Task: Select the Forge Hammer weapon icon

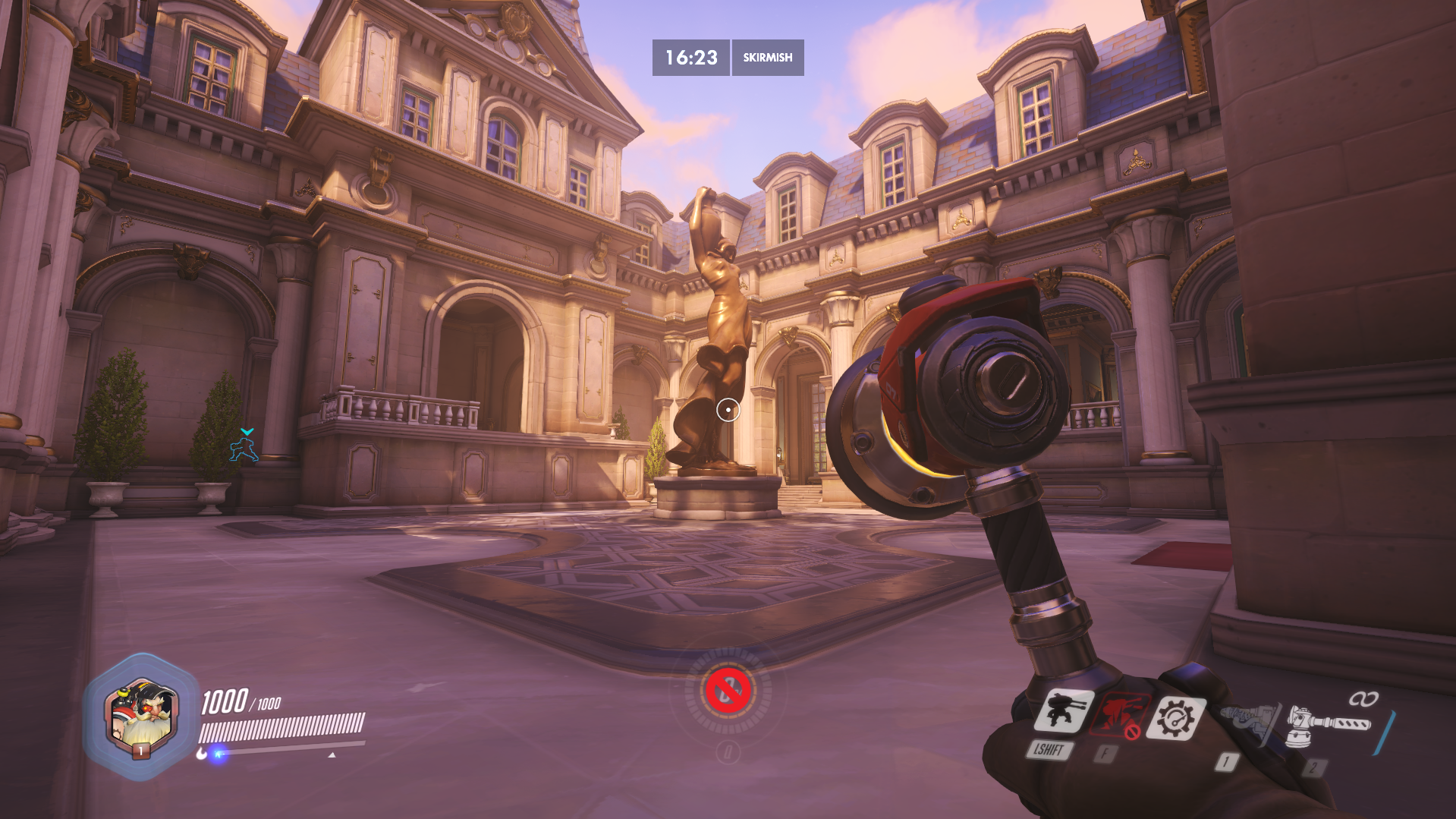Action: [x=1329, y=726]
